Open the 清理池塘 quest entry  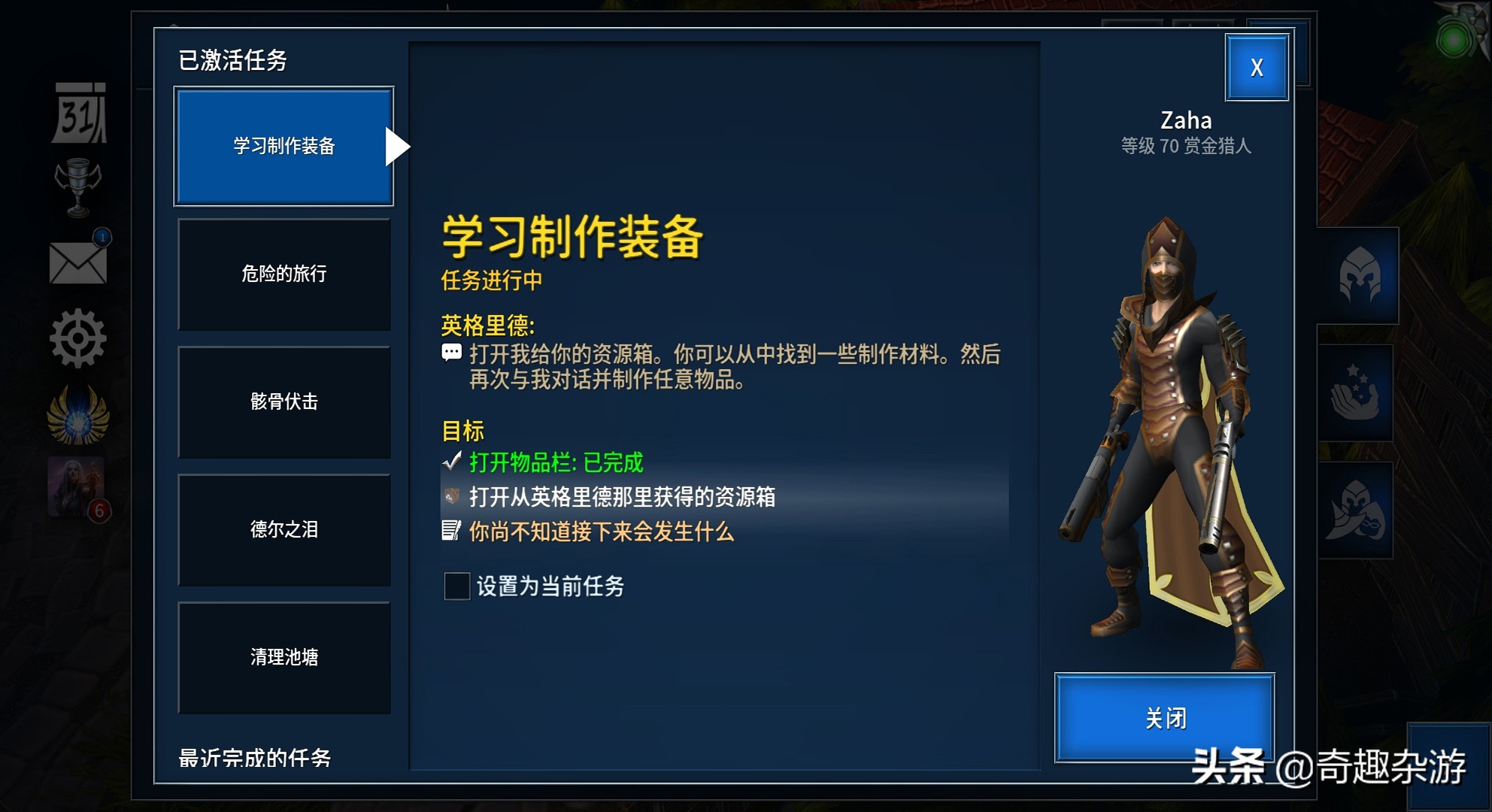coord(284,657)
